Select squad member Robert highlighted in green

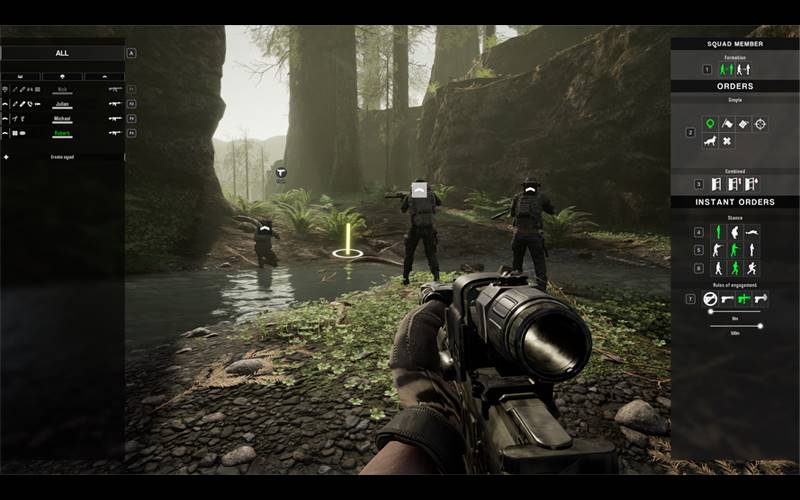(x=62, y=132)
